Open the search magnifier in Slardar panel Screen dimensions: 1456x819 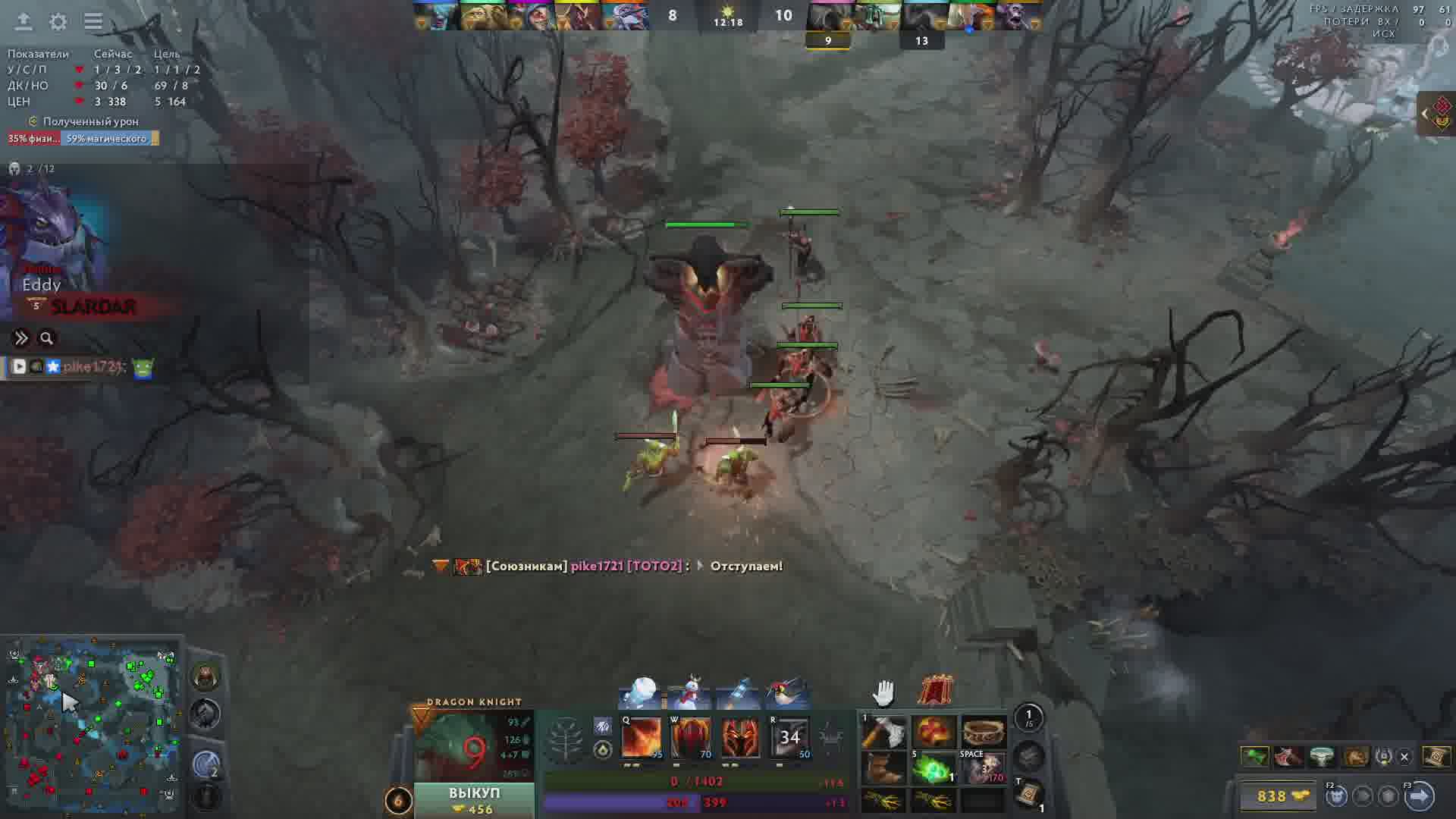pos(46,338)
